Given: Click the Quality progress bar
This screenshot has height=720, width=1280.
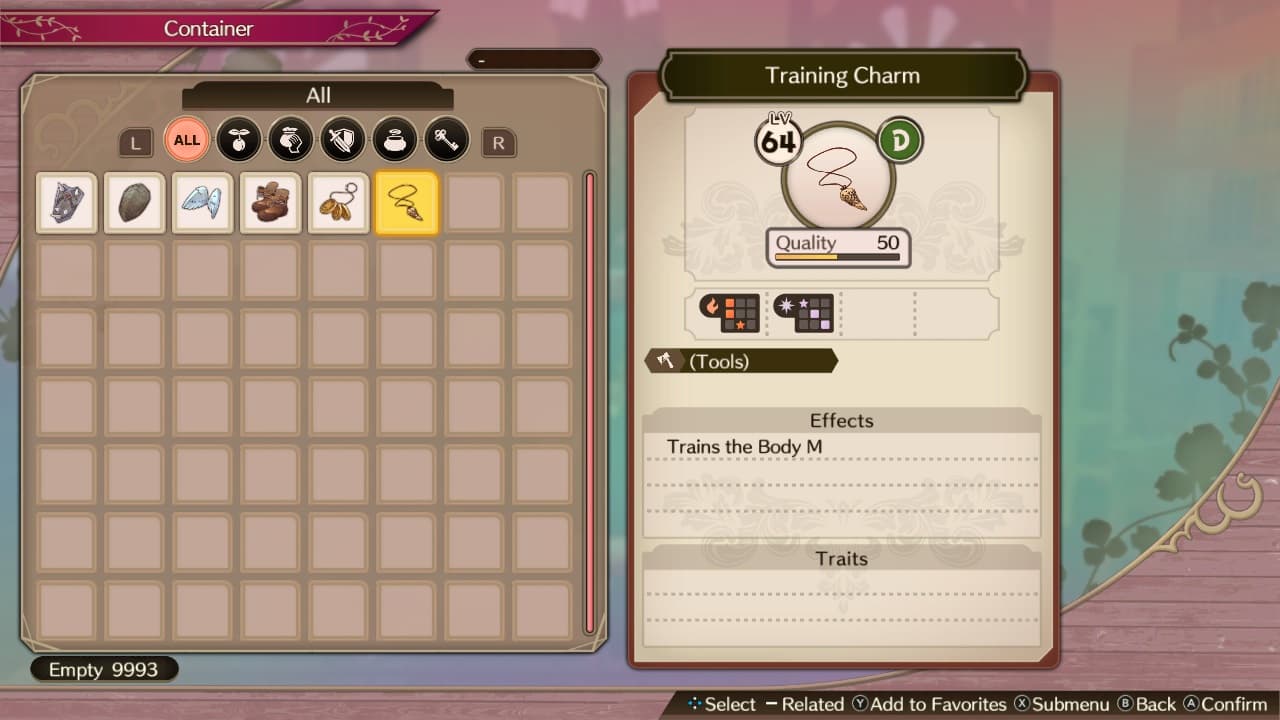Looking at the screenshot, I should coord(838,257).
